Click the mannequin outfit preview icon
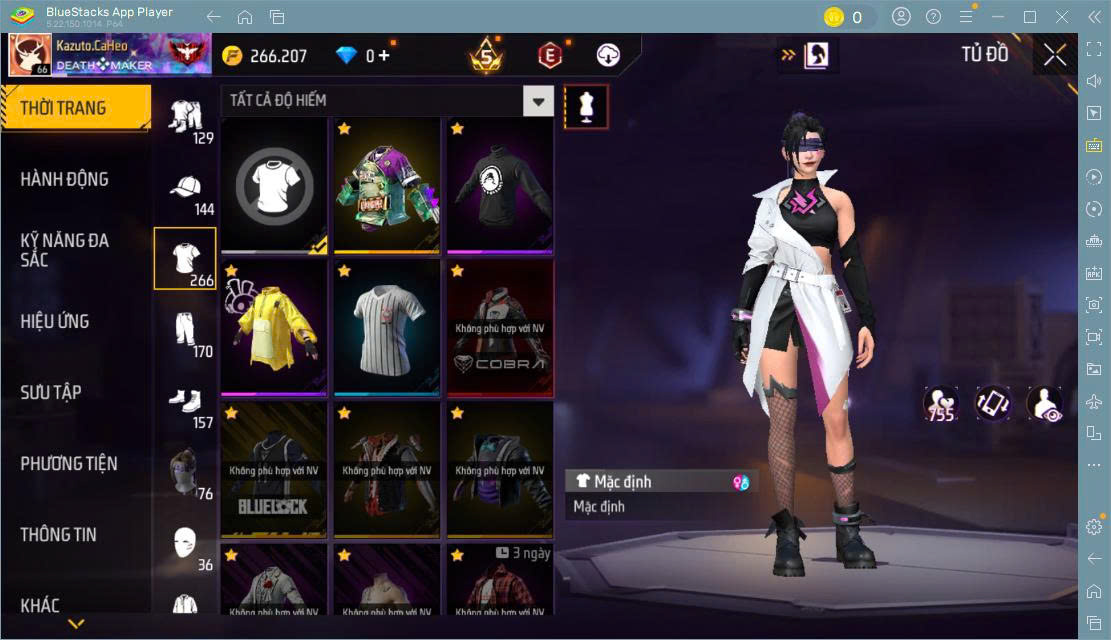Screen dimensions: 1111x640 pos(586,107)
